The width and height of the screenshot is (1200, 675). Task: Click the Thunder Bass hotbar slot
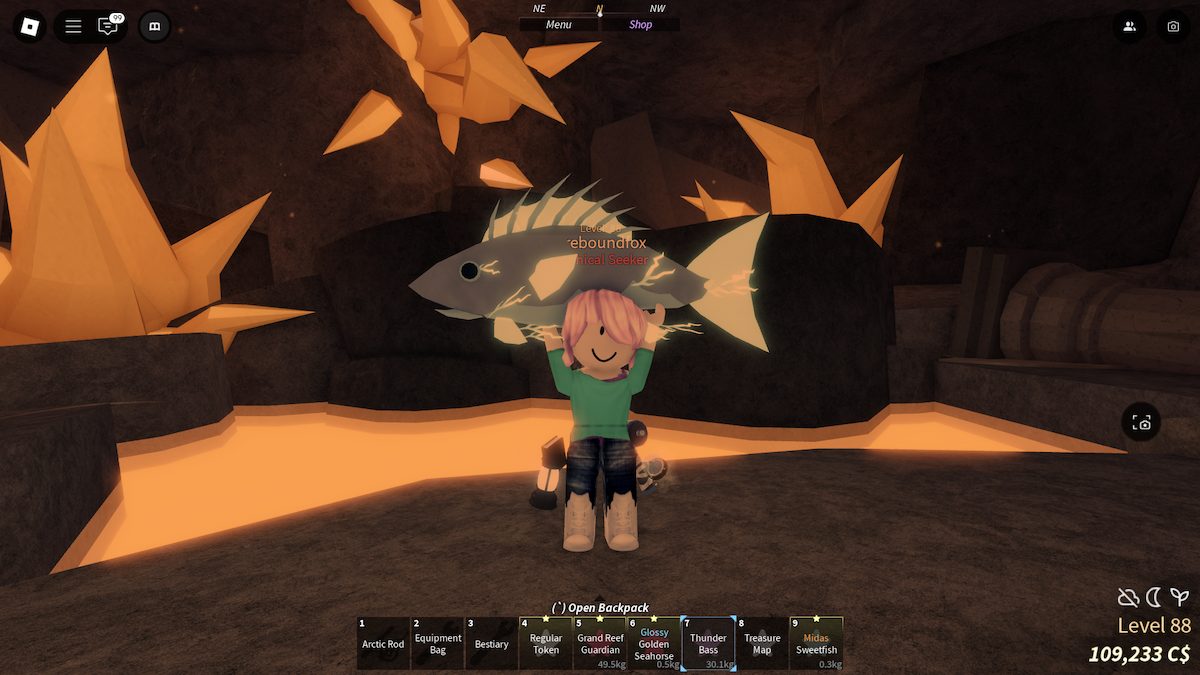click(x=708, y=643)
